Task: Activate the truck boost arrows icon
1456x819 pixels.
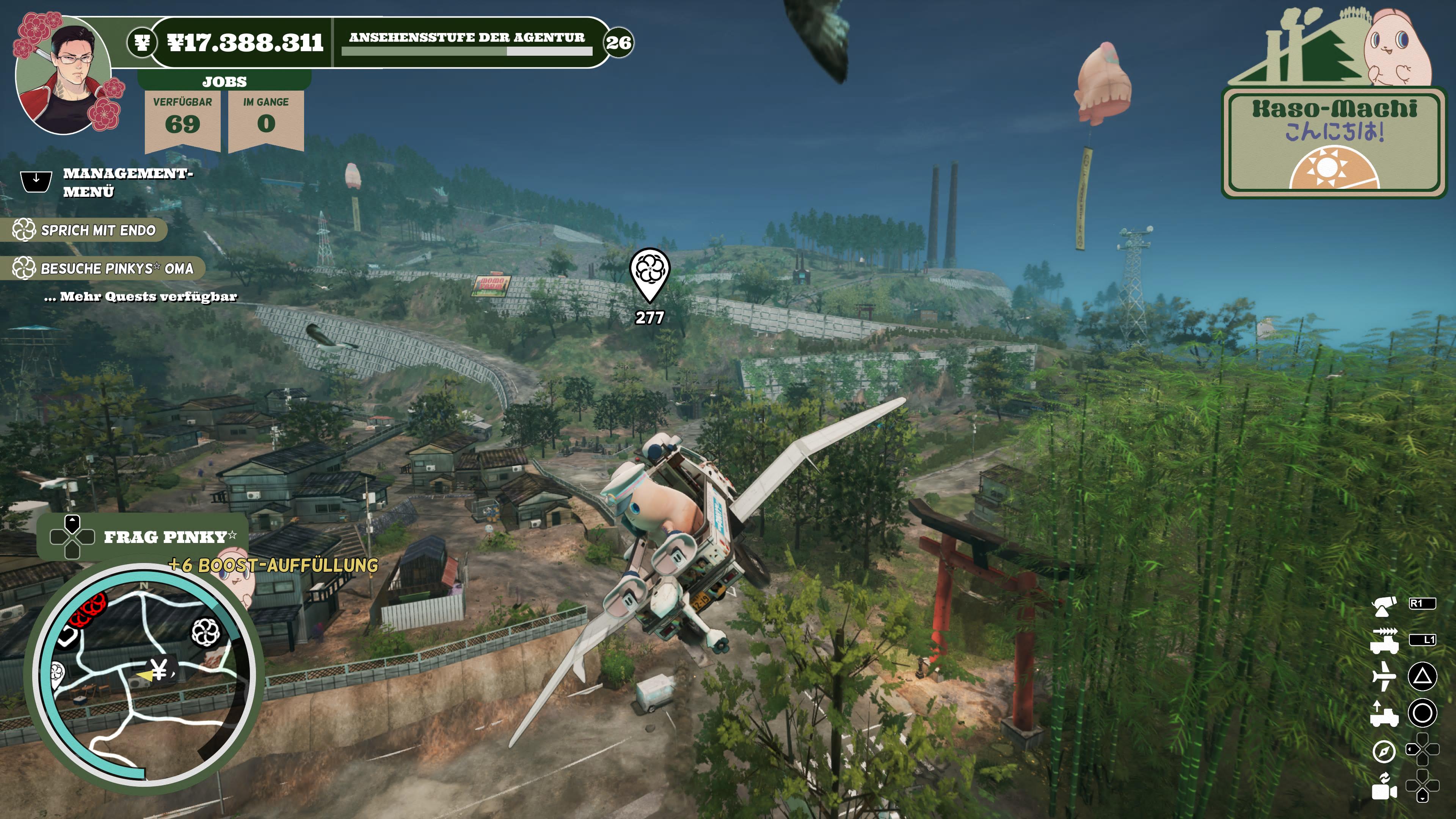Action: pyautogui.click(x=1384, y=640)
